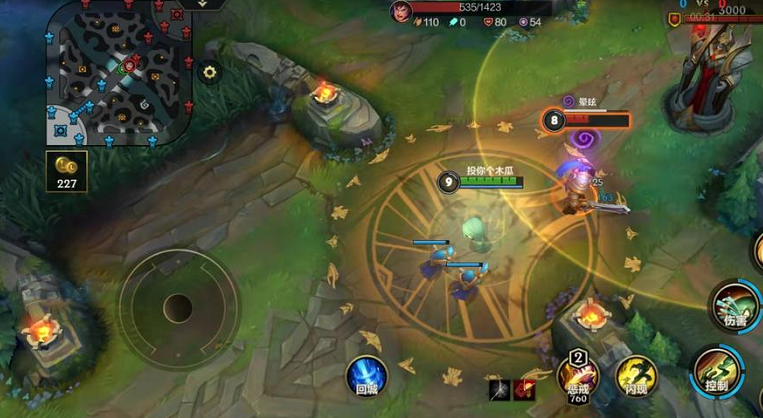Click the champion portrait at the top
Screen dimensions: 763x418
(x=401, y=11)
